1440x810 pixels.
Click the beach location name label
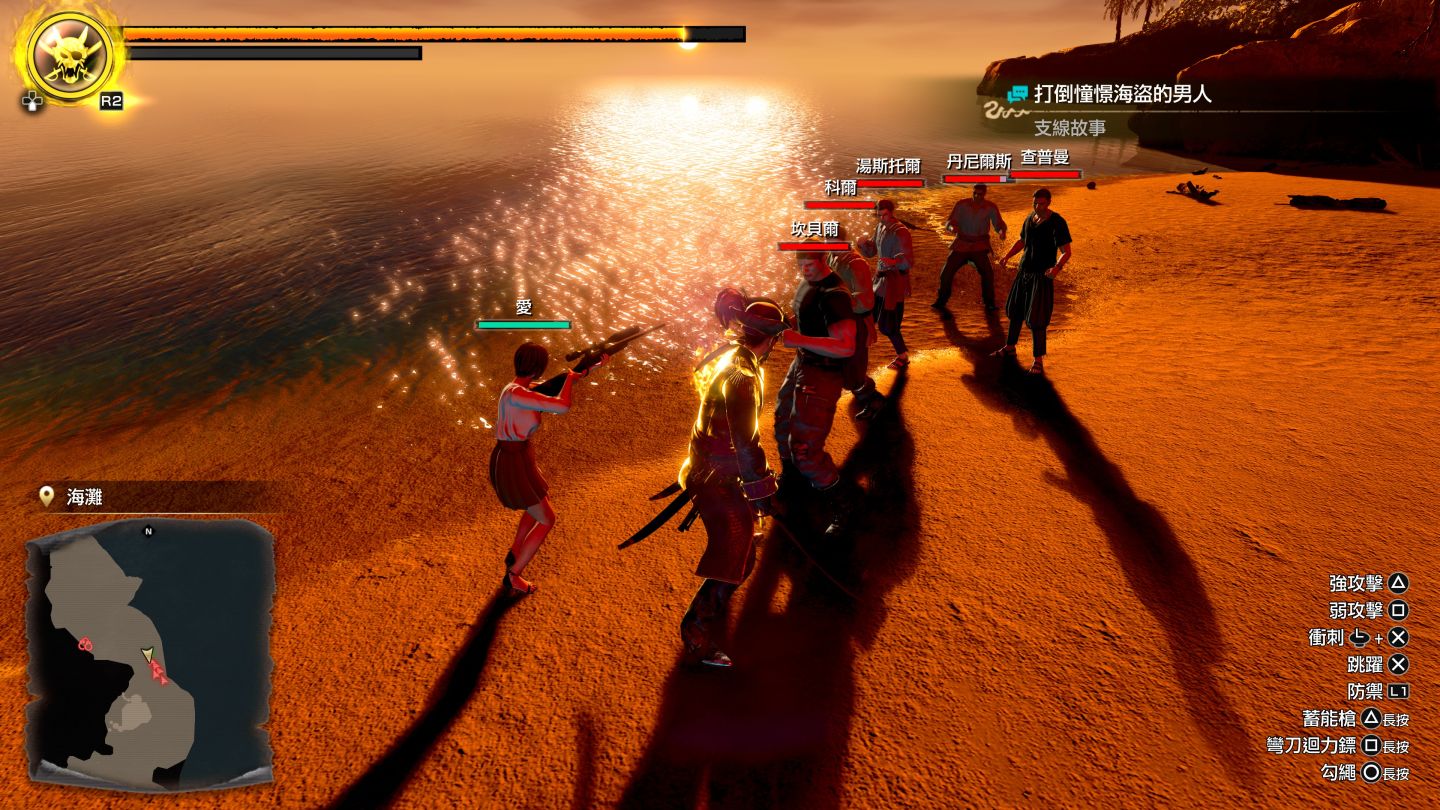tap(84, 497)
